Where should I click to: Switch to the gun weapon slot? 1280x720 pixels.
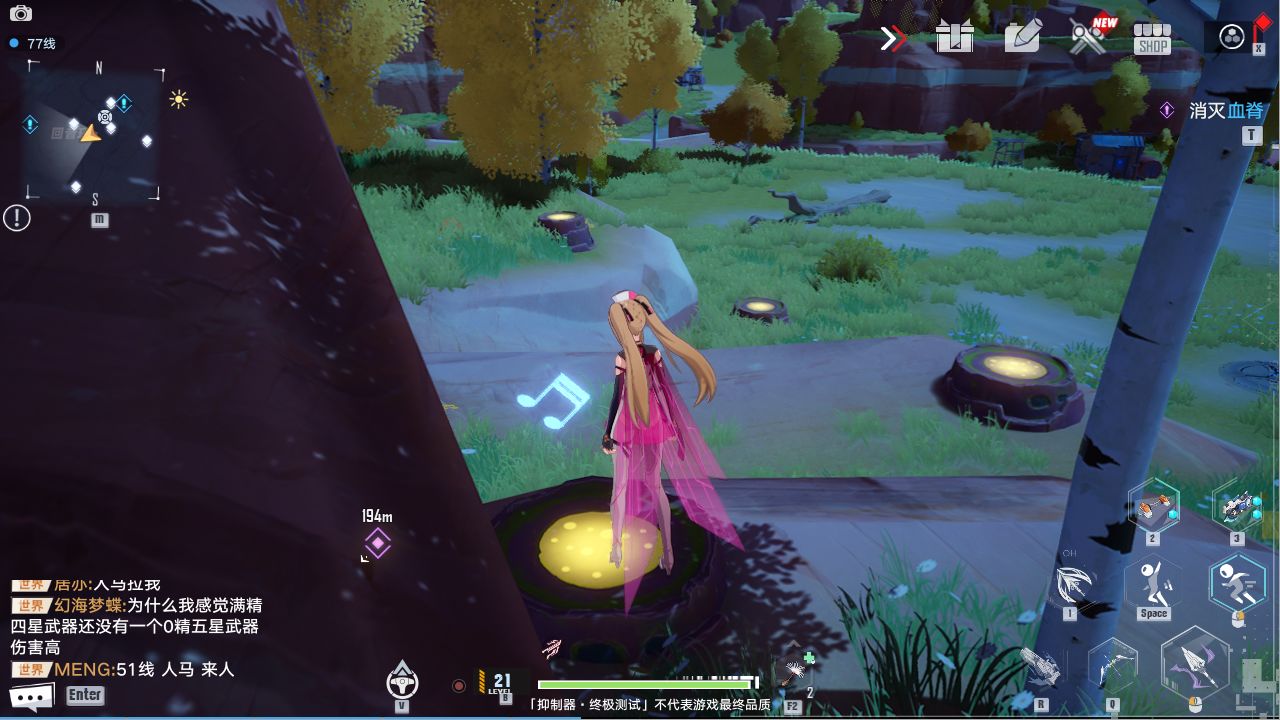tap(1041, 666)
